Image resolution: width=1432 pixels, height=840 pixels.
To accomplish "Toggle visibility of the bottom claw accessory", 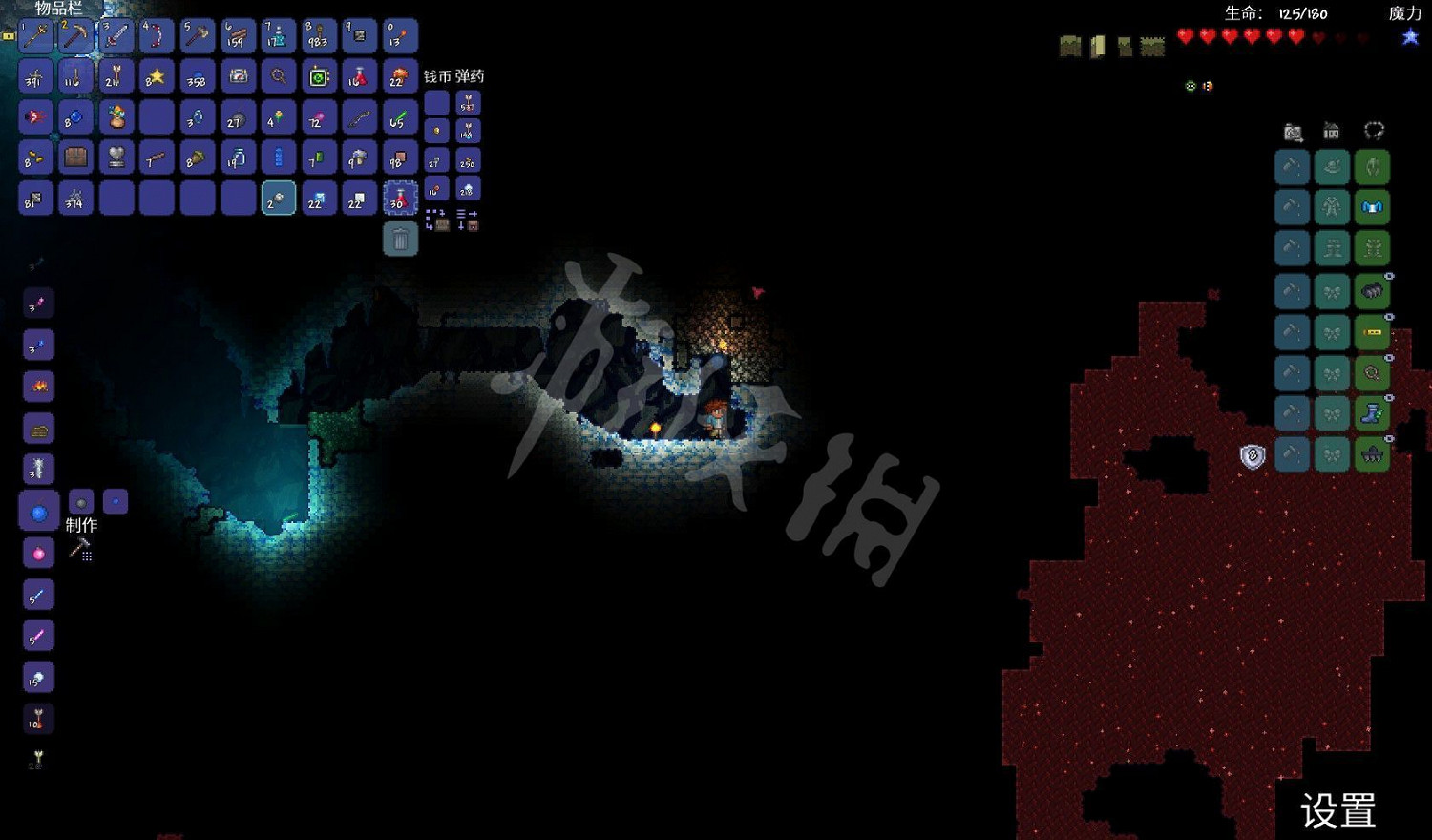I will [x=1389, y=436].
